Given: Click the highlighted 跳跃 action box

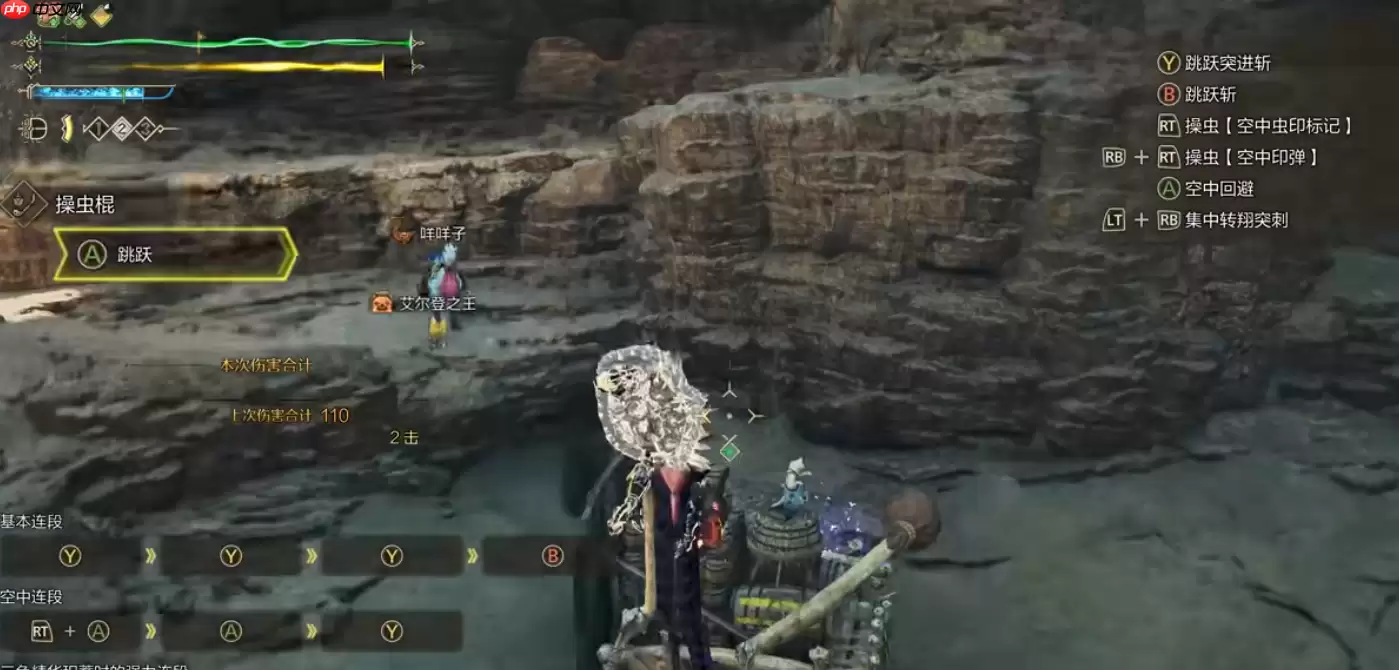Looking at the screenshot, I should point(175,254).
